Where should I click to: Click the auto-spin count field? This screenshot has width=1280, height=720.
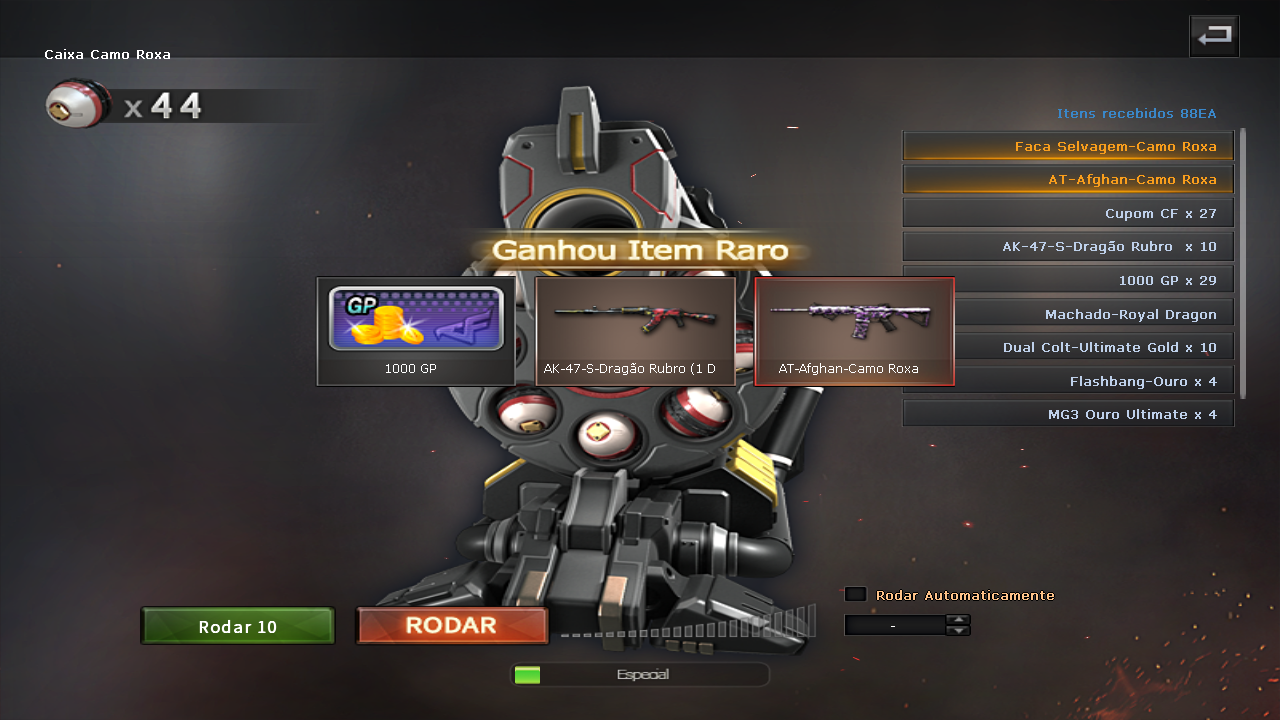click(x=894, y=626)
